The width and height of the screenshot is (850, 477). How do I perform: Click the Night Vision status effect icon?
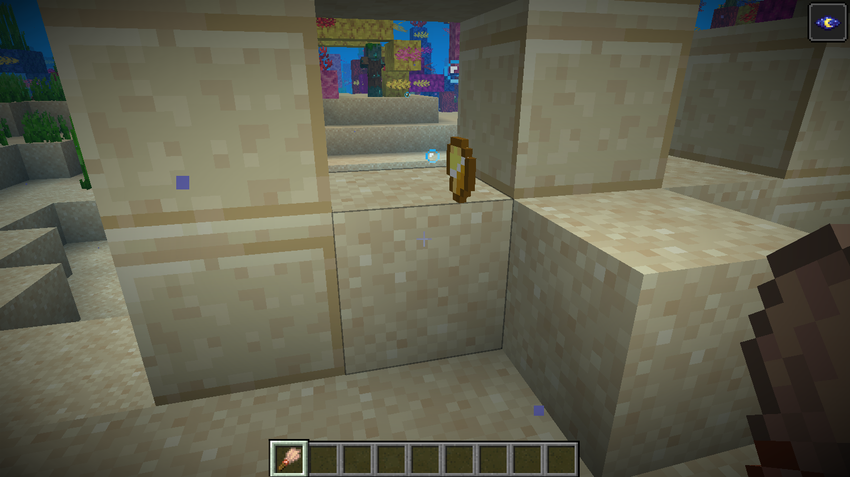coord(828,22)
